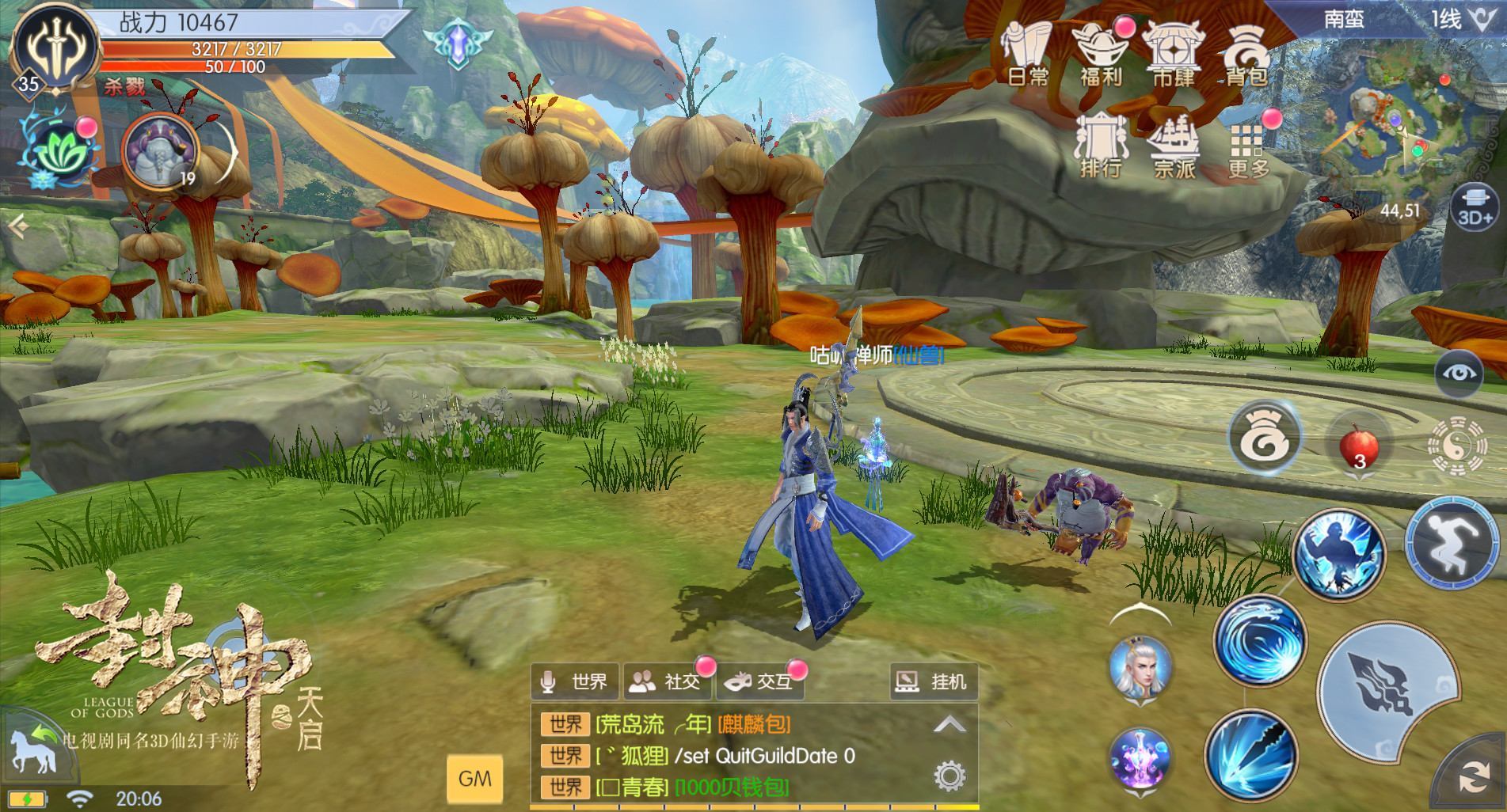The width and height of the screenshot is (1507, 812).
Task: Open the 宗派 guild menu
Action: (x=1174, y=146)
